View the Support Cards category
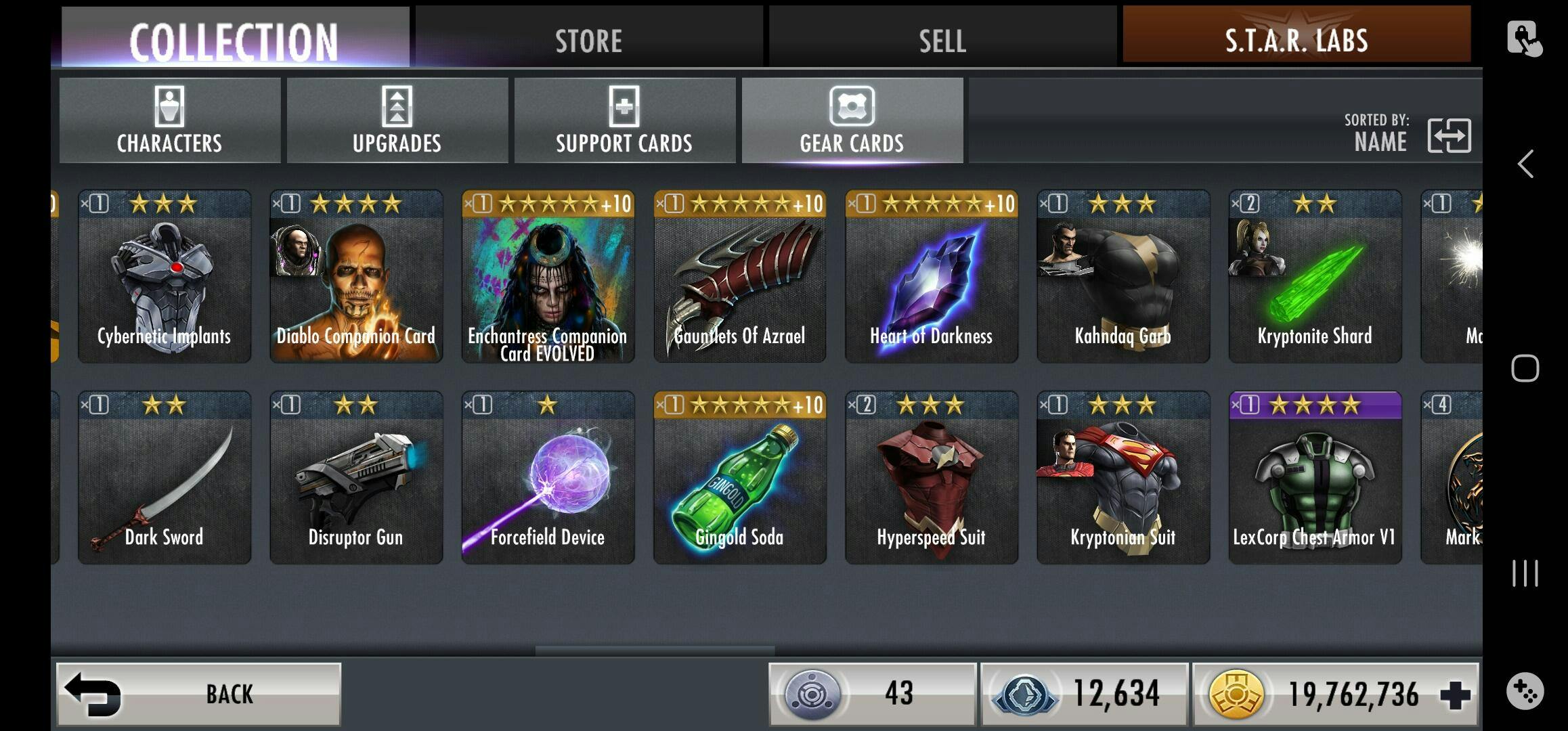The height and width of the screenshot is (731, 1568). pos(624,120)
